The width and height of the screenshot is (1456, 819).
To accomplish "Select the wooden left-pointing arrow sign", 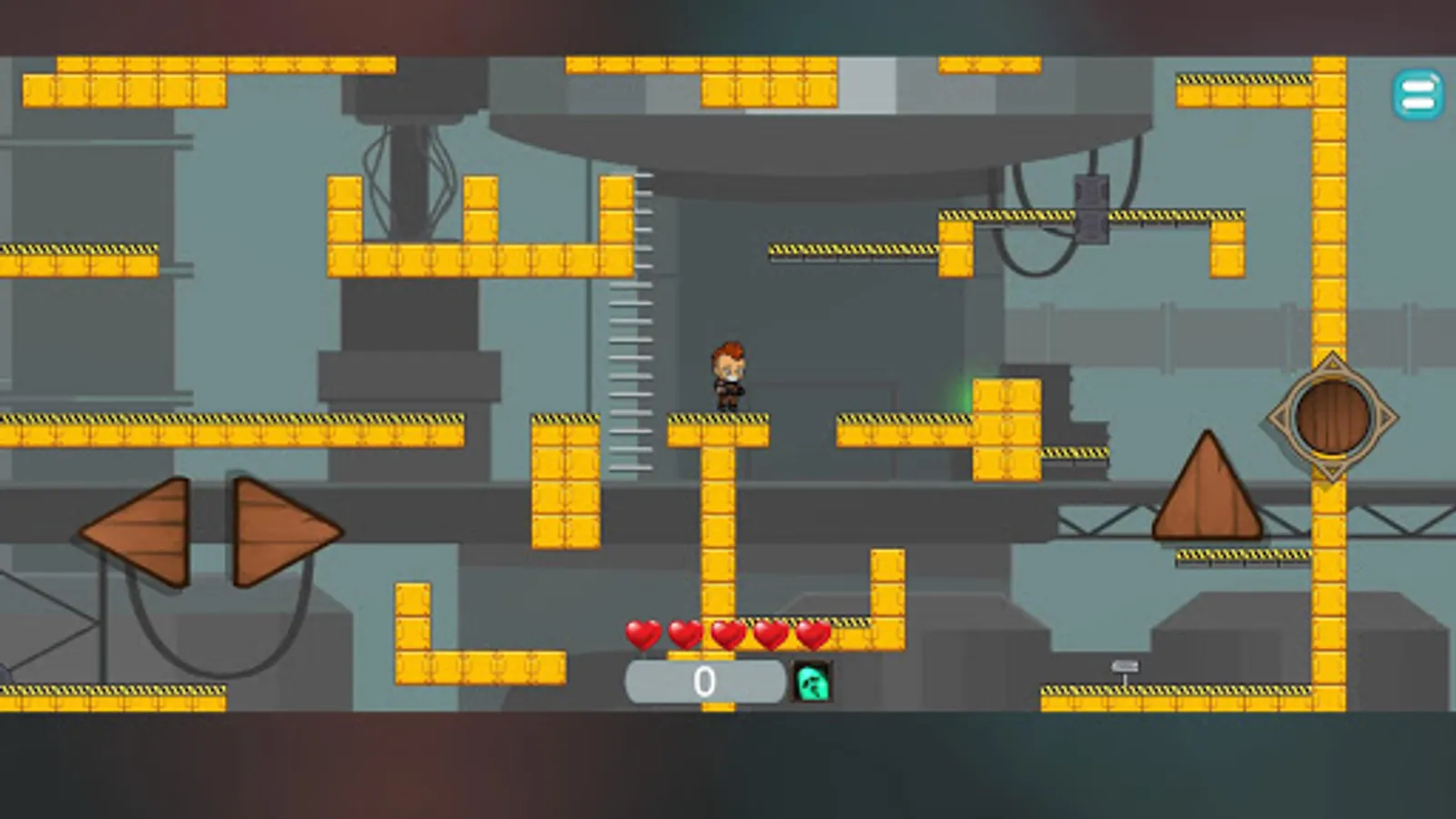I will coord(146,531).
